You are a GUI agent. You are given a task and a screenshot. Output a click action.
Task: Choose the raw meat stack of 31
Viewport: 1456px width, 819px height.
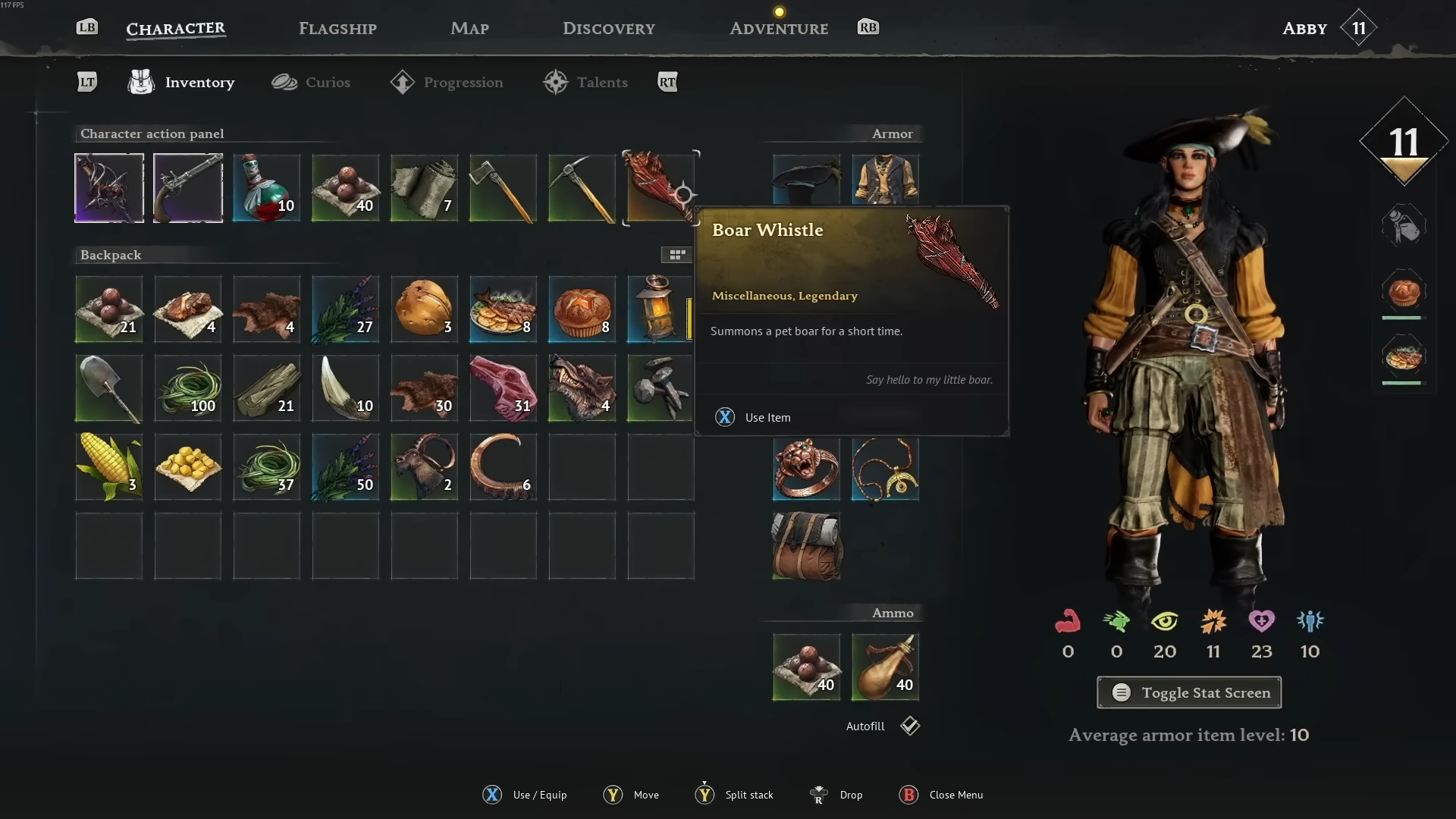coord(504,388)
